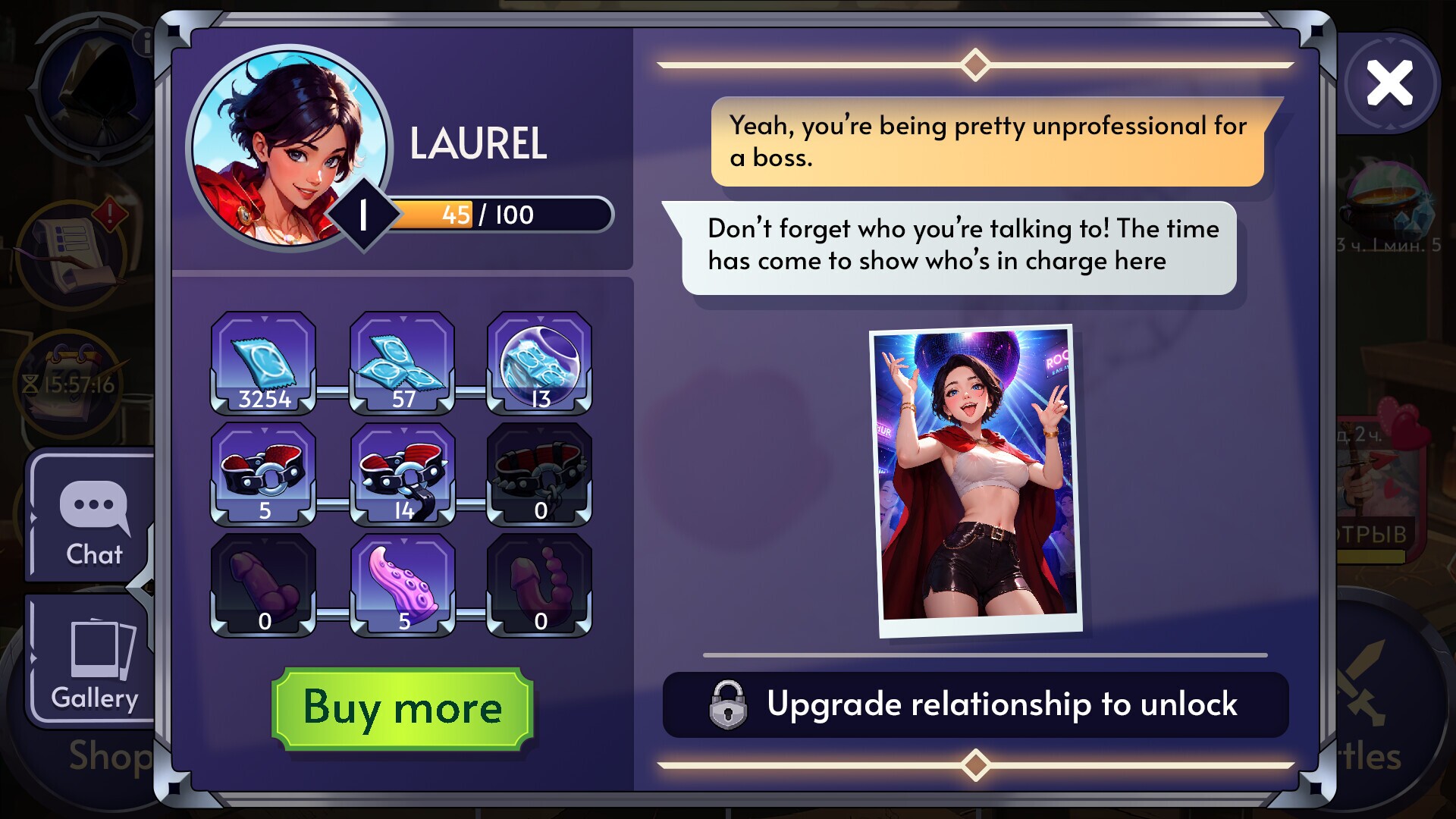This screenshot has width=1456, height=819.
Task: Open the single condom item slot
Action: tap(263, 362)
